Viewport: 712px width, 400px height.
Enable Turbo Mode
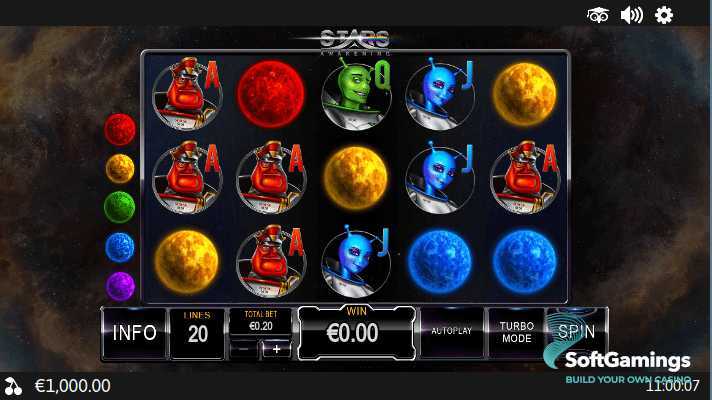pos(516,333)
